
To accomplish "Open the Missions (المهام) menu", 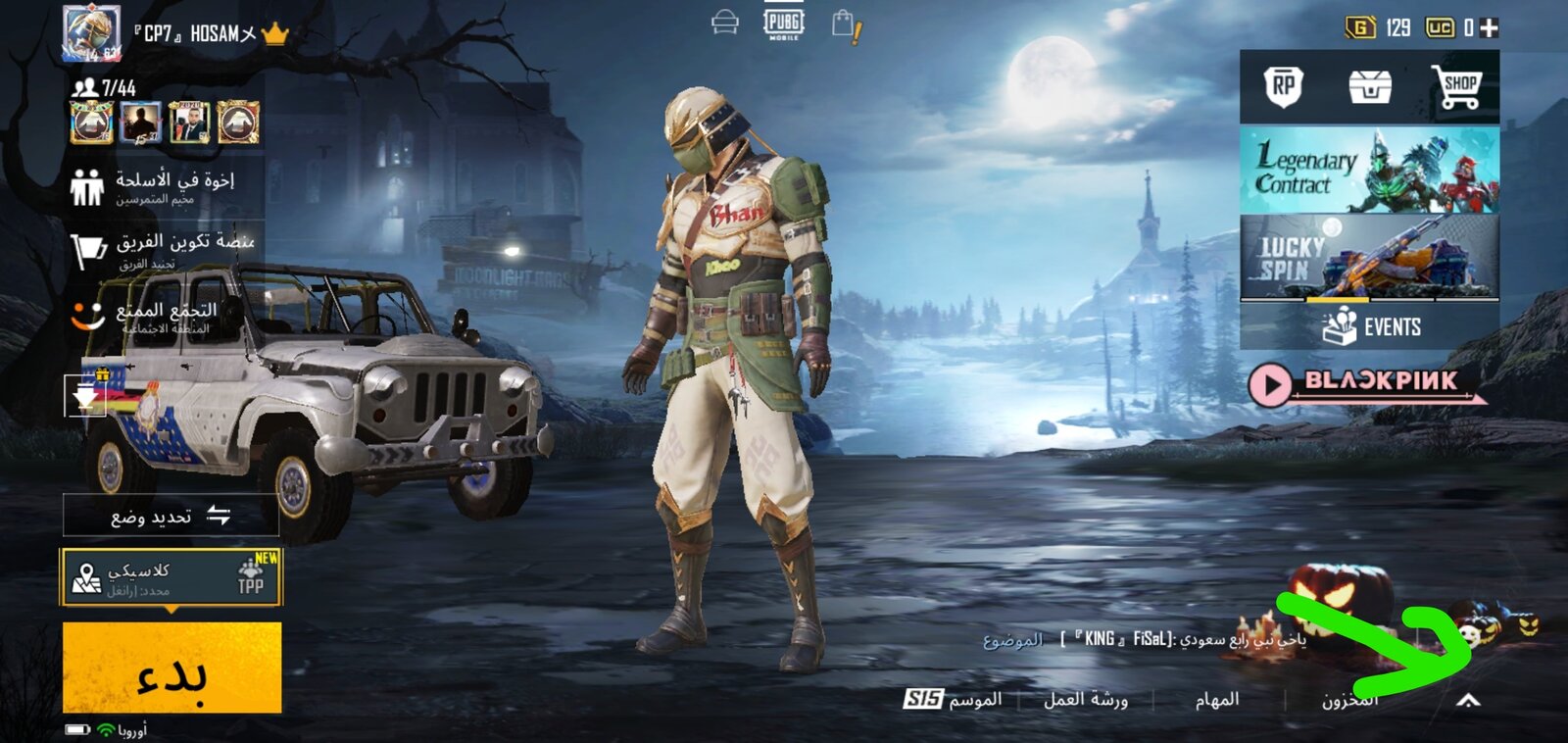I will 1217,699.
